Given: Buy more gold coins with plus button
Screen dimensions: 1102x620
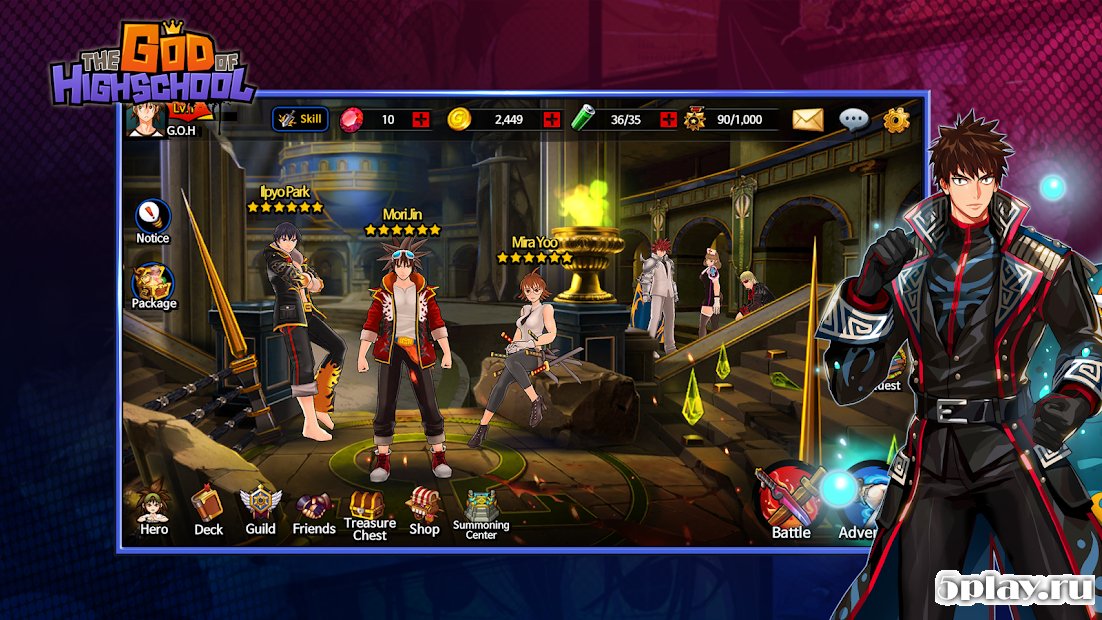Looking at the screenshot, I should (x=551, y=120).
